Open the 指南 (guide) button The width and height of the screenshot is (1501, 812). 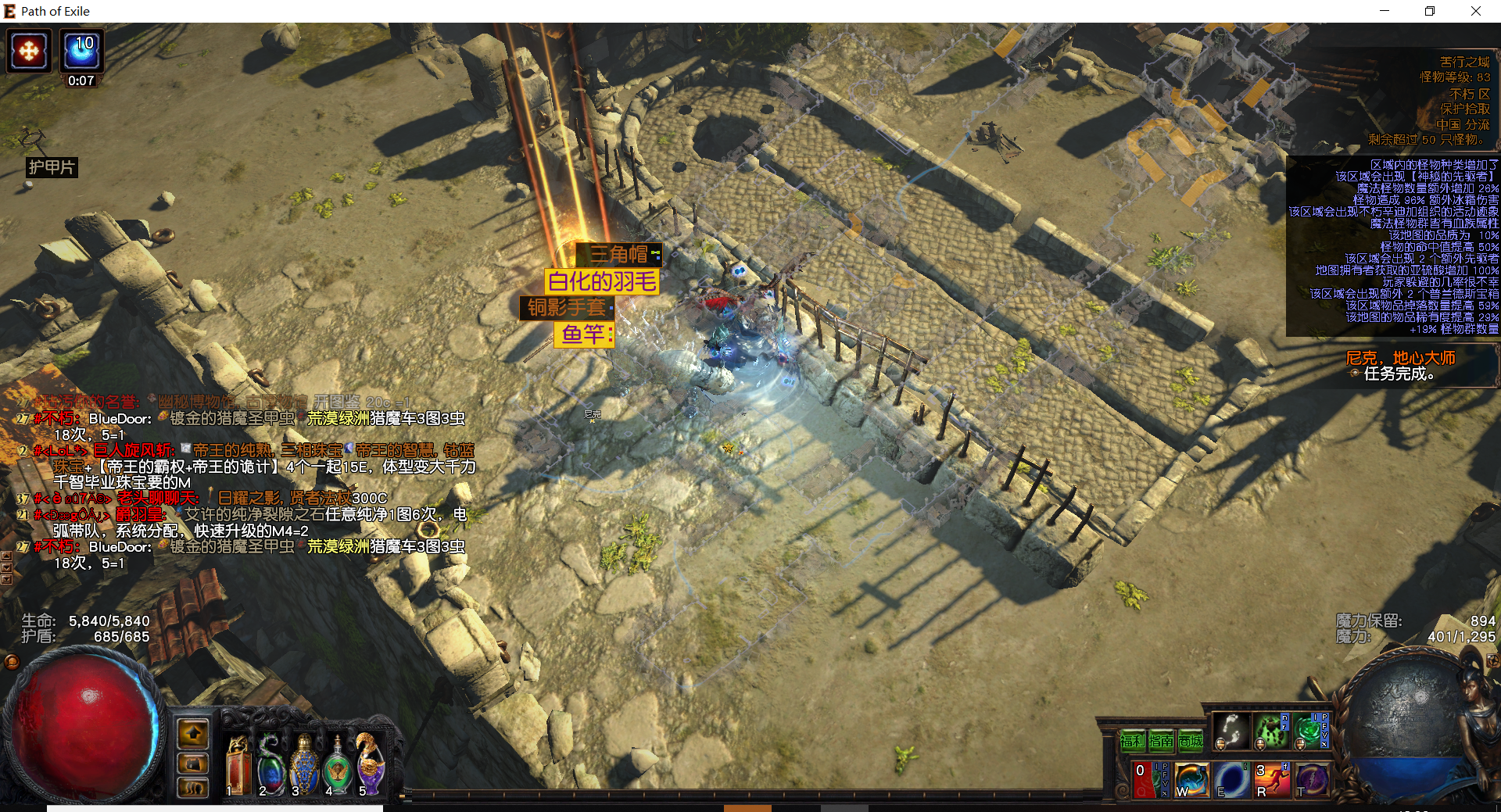1162,740
